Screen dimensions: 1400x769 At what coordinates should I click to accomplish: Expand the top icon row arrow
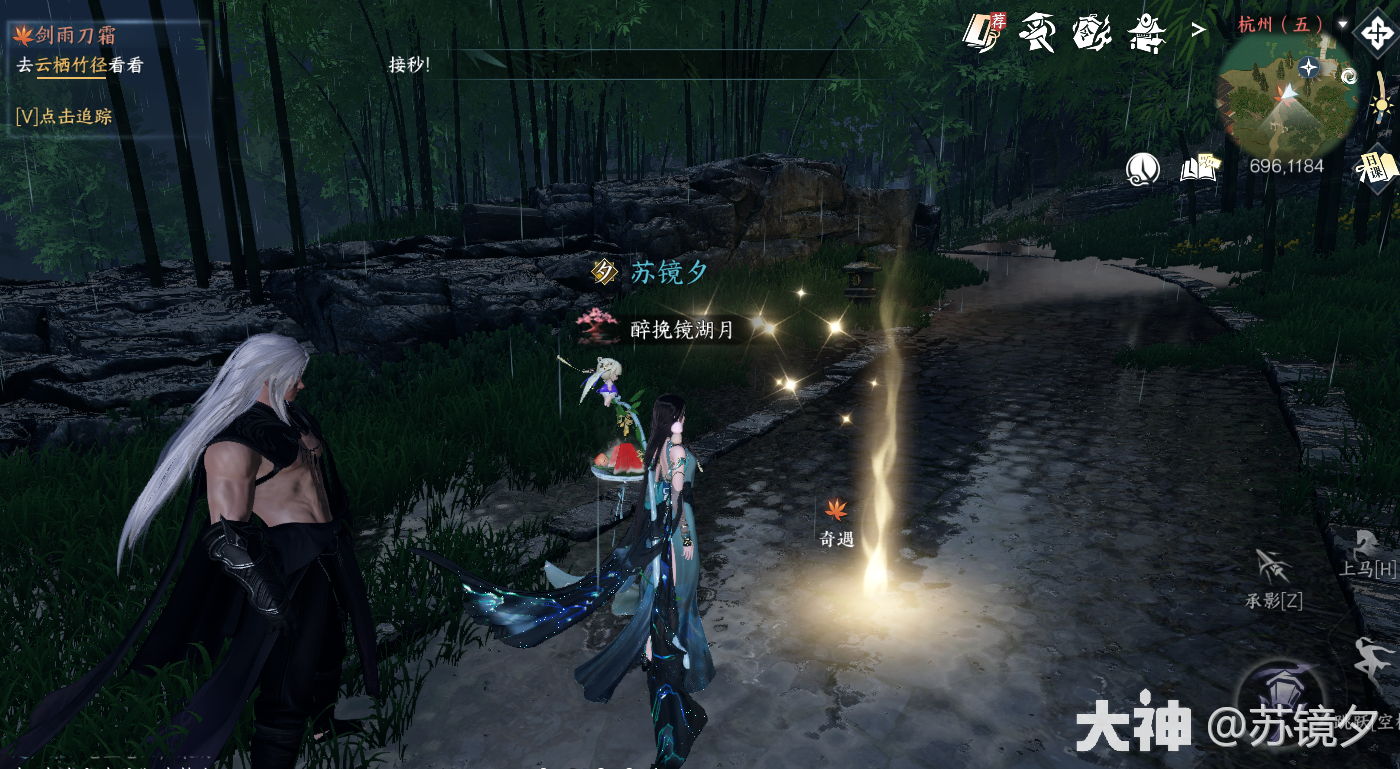(1197, 30)
